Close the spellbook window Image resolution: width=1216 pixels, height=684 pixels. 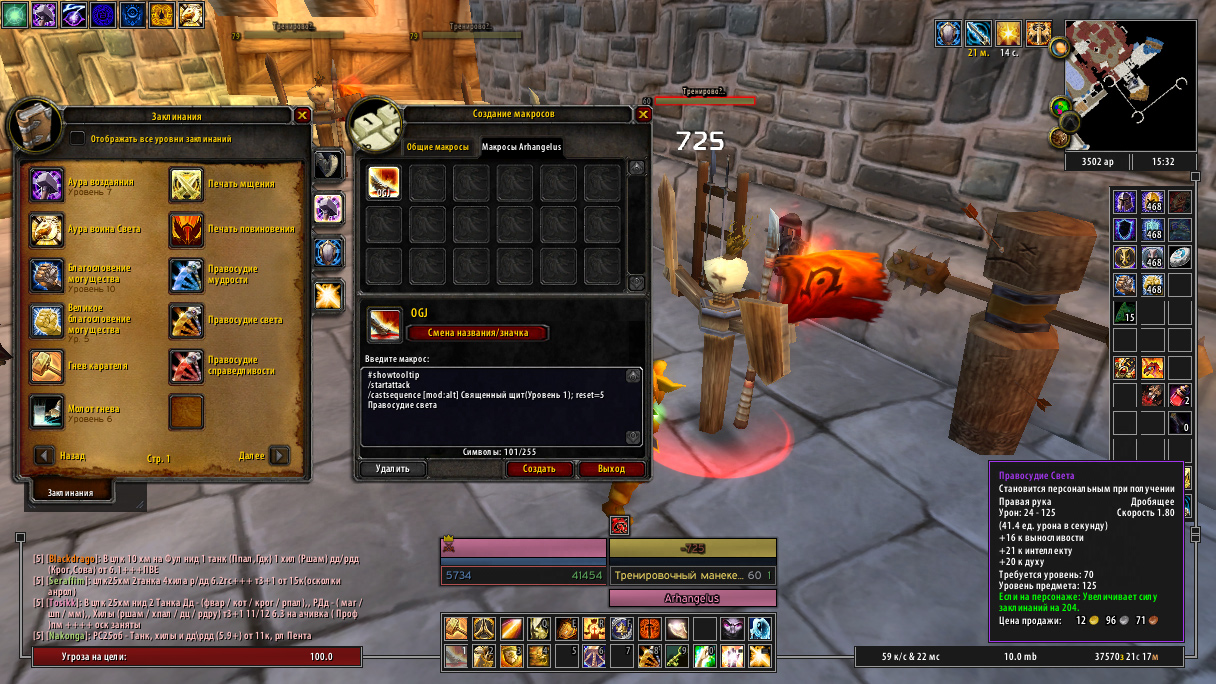[303, 116]
